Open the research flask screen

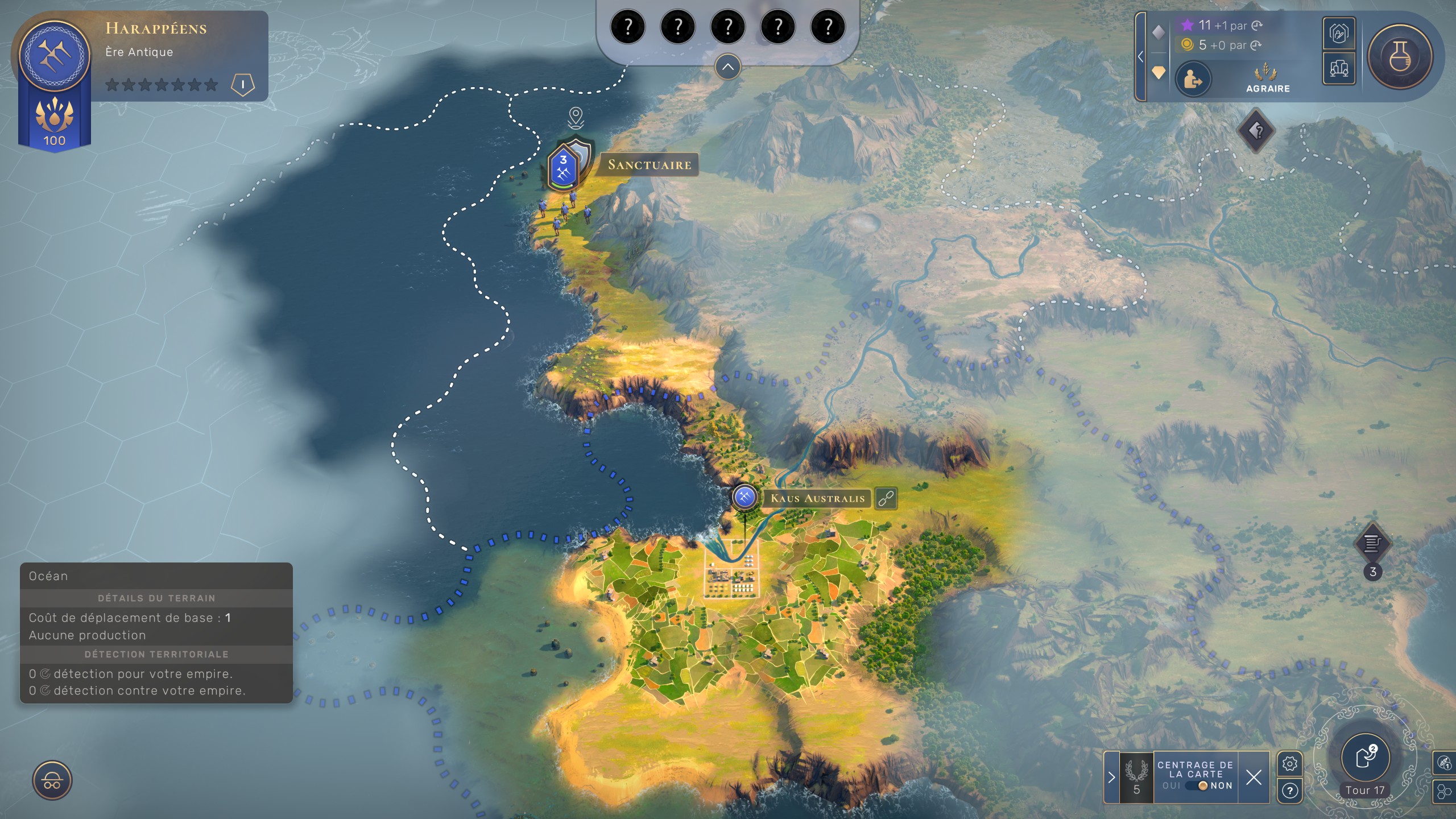[1400, 56]
